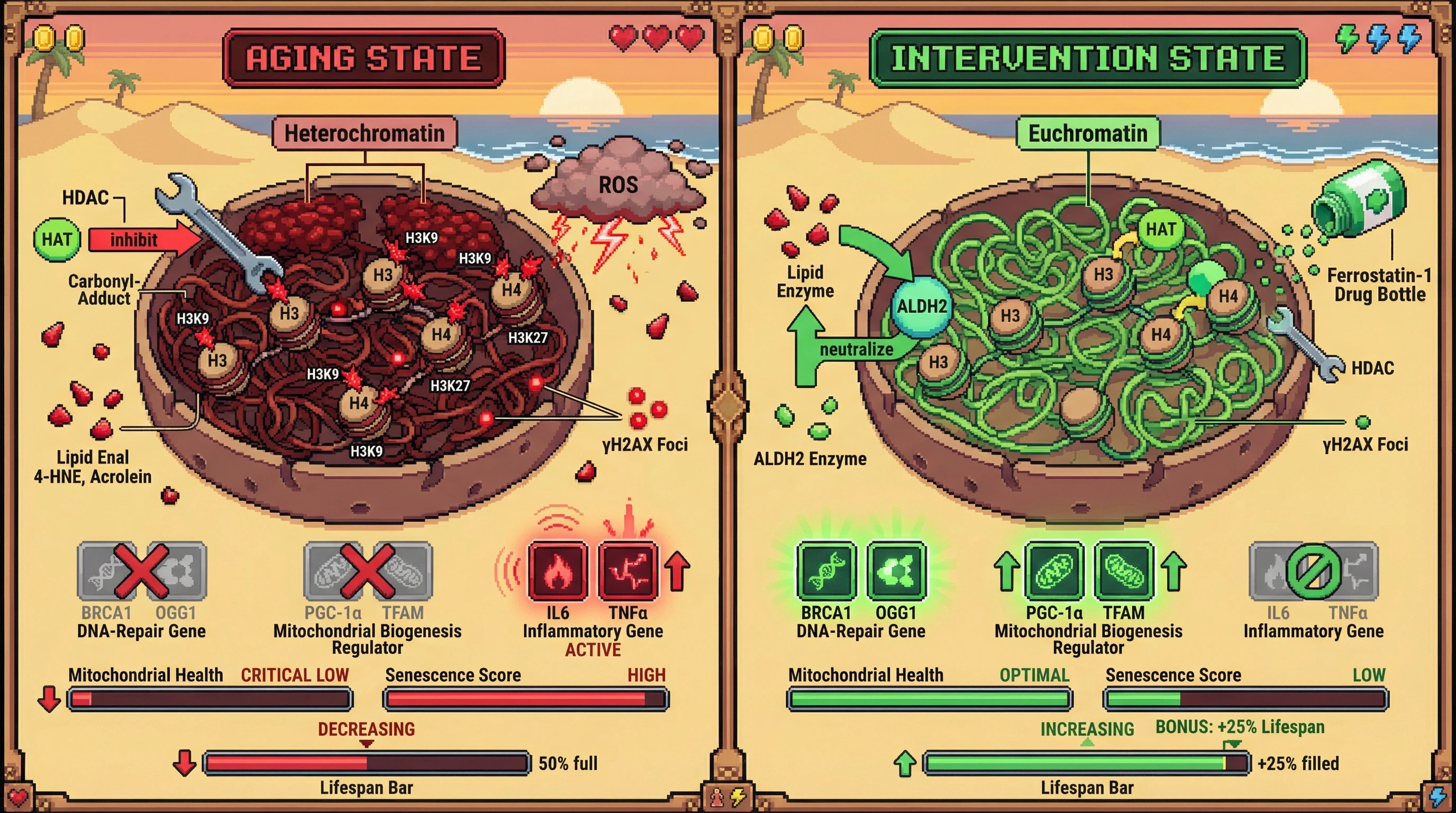Click the Intervention State title banner

1087,58
